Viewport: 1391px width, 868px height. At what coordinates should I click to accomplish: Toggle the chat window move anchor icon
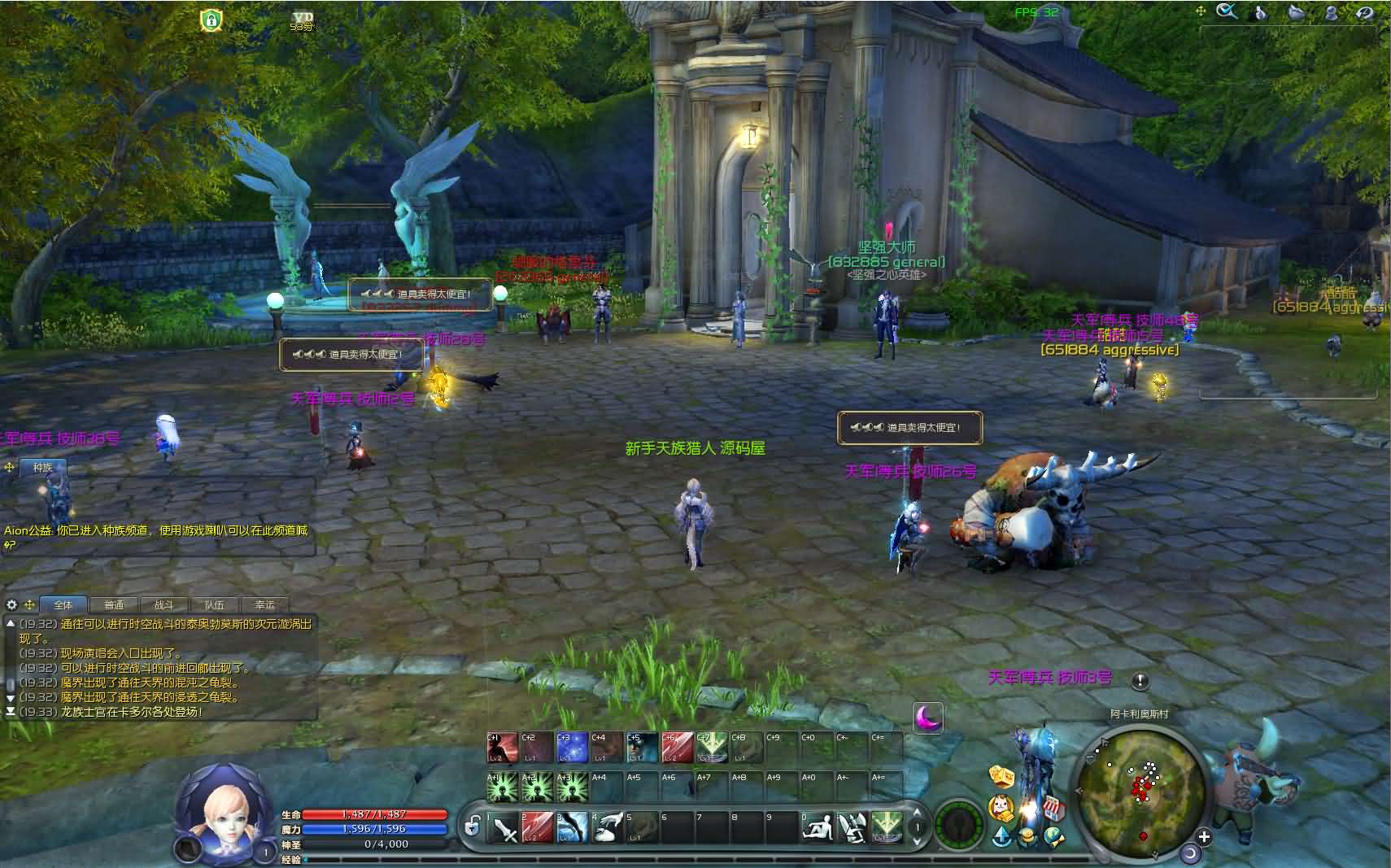click(x=30, y=604)
